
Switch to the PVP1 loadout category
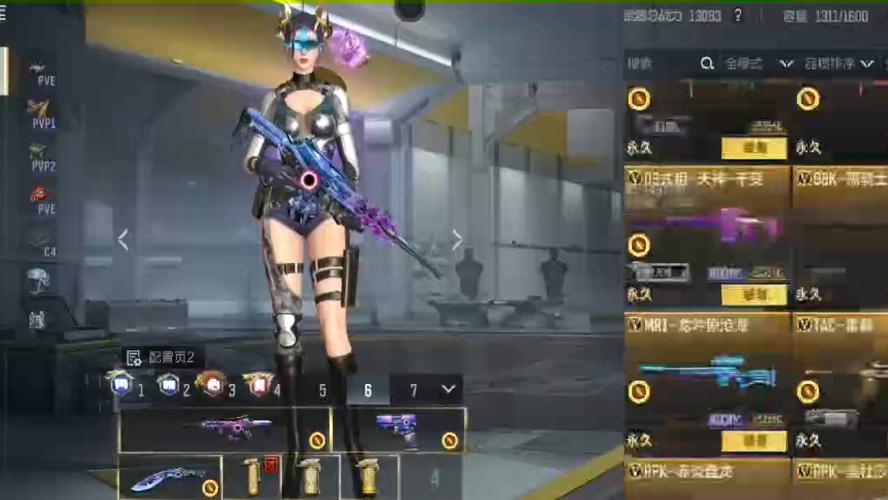[41, 112]
